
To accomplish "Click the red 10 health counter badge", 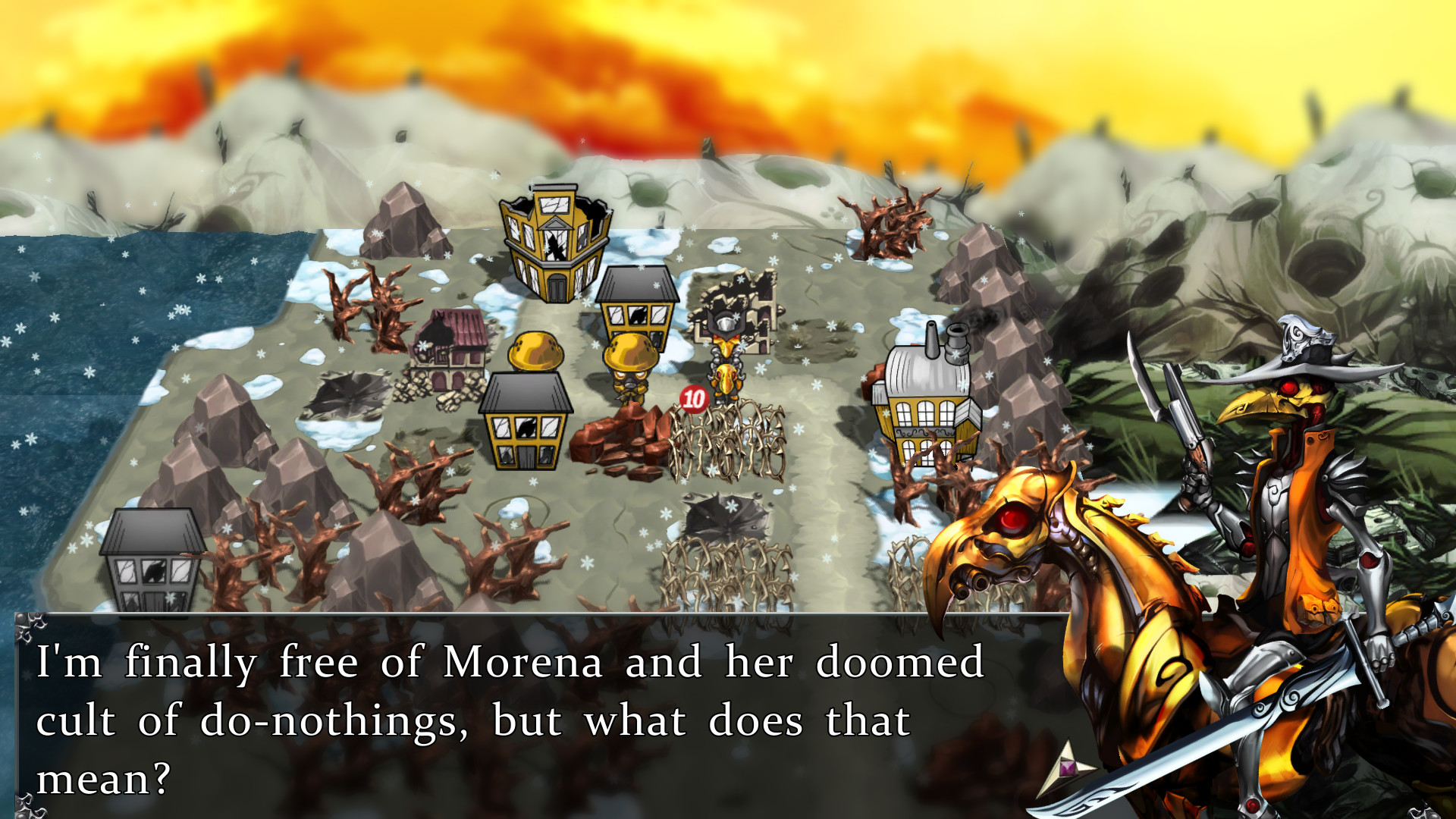I will click(x=695, y=397).
